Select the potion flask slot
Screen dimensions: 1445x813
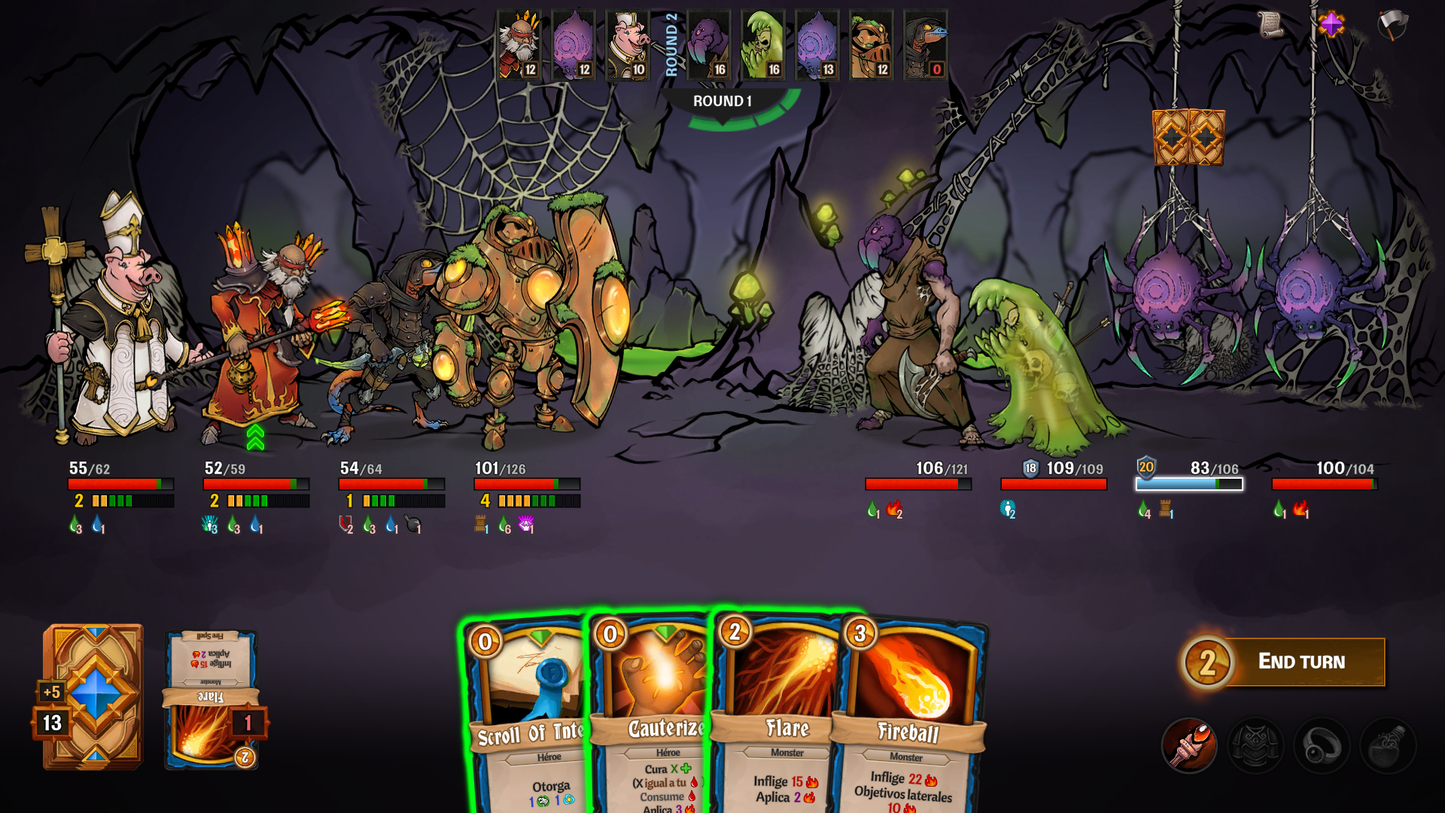pos(1387,745)
